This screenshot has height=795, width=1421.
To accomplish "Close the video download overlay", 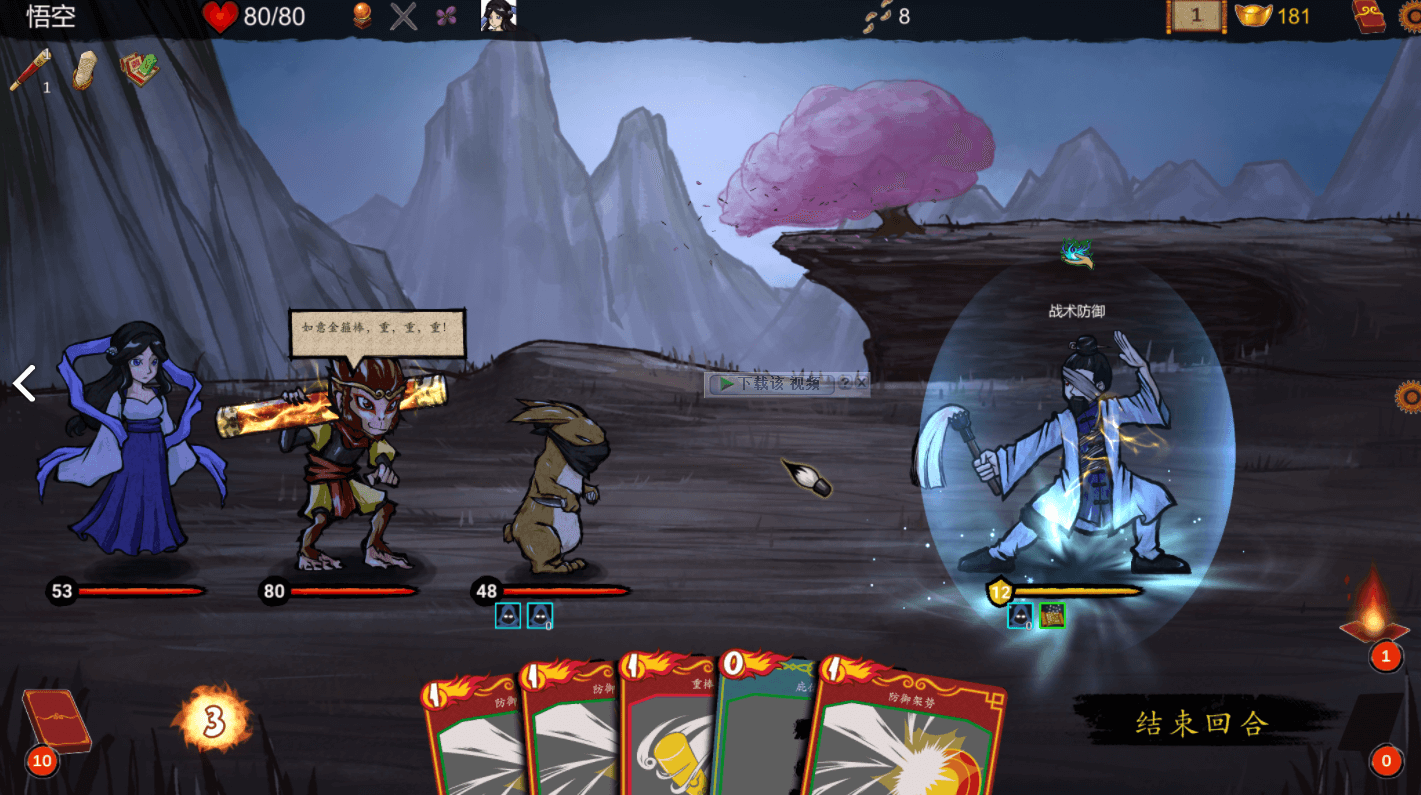I will coord(861,382).
